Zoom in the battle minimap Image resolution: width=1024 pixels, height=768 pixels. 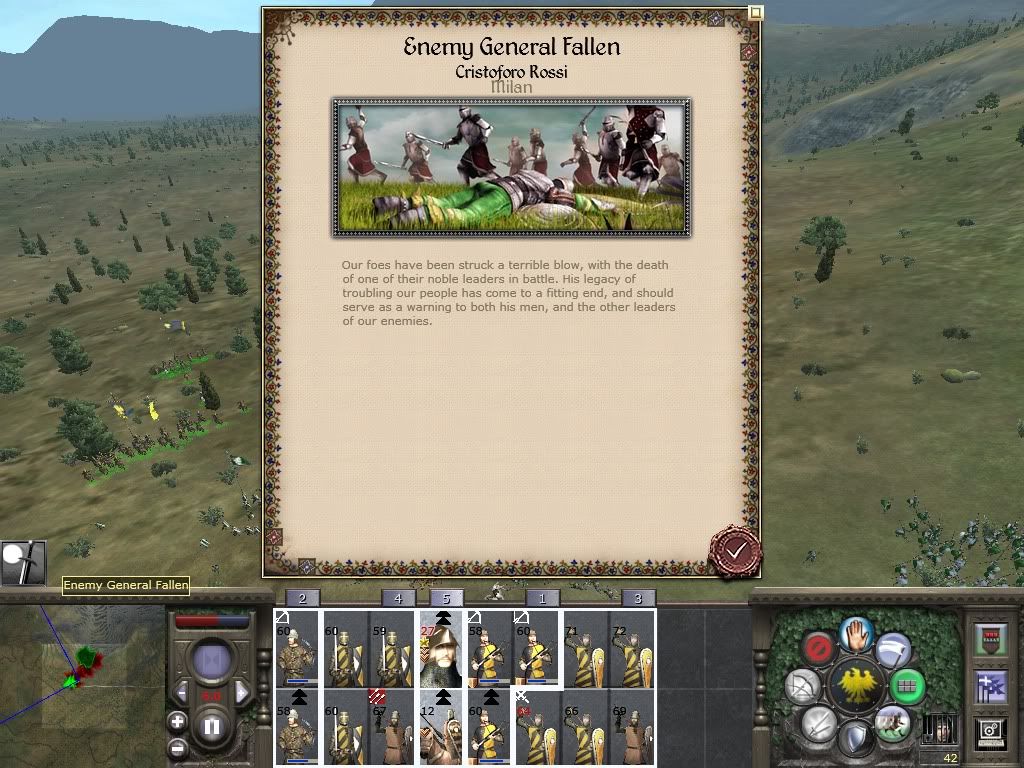coord(177,721)
